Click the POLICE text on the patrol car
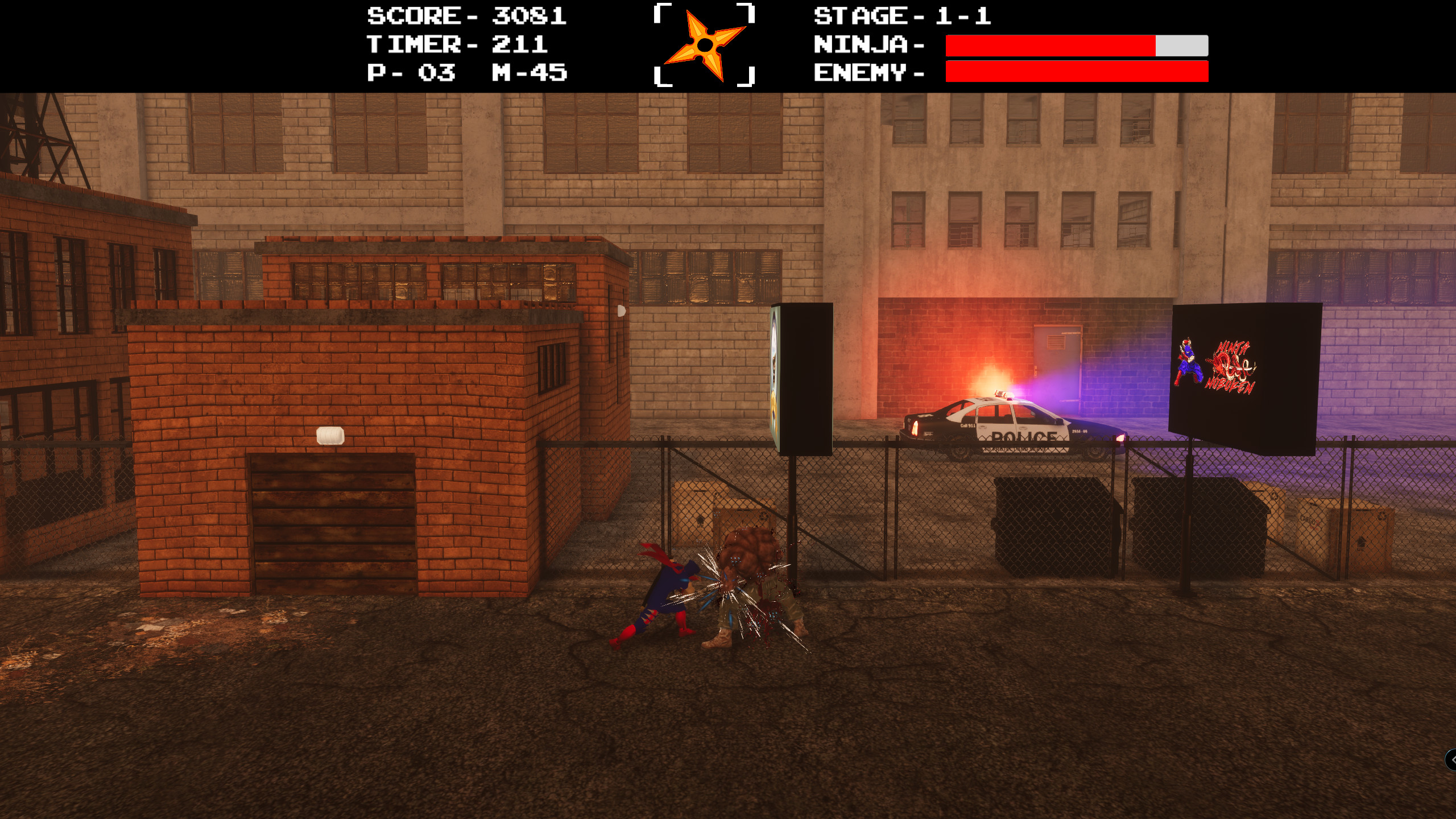The width and height of the screenshot is (1456, 819). [x=1024, y=437]
